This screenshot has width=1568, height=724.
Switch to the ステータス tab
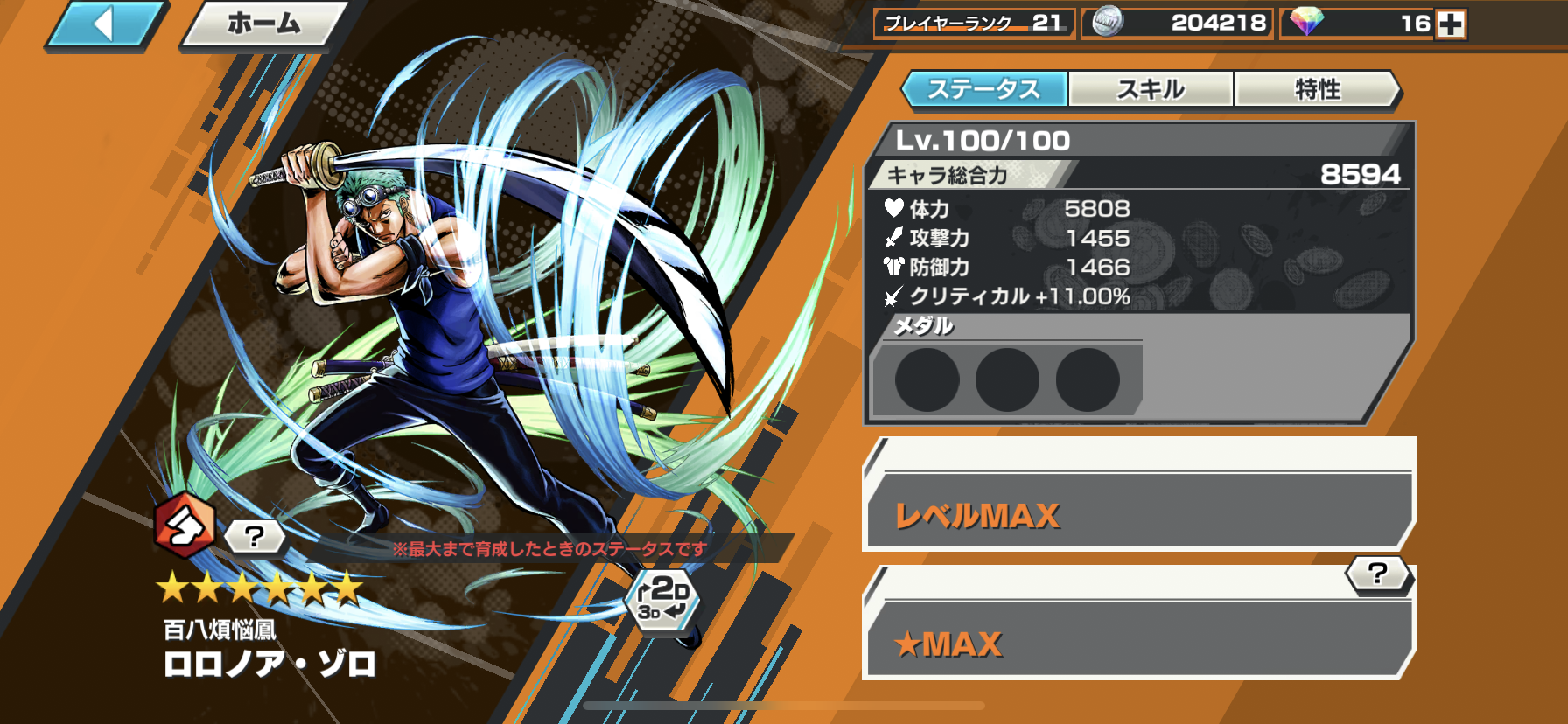(x=983, y=89)
